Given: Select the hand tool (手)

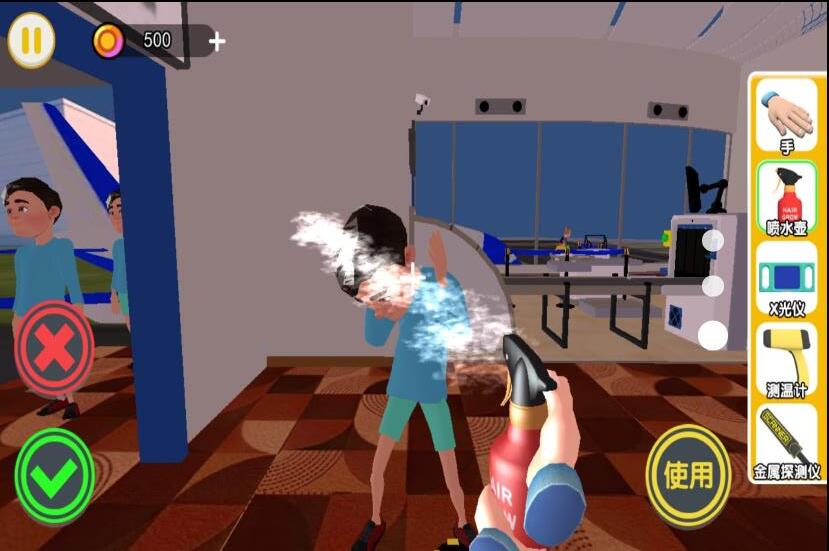Looking at the screenshot, I should (786, 118).
